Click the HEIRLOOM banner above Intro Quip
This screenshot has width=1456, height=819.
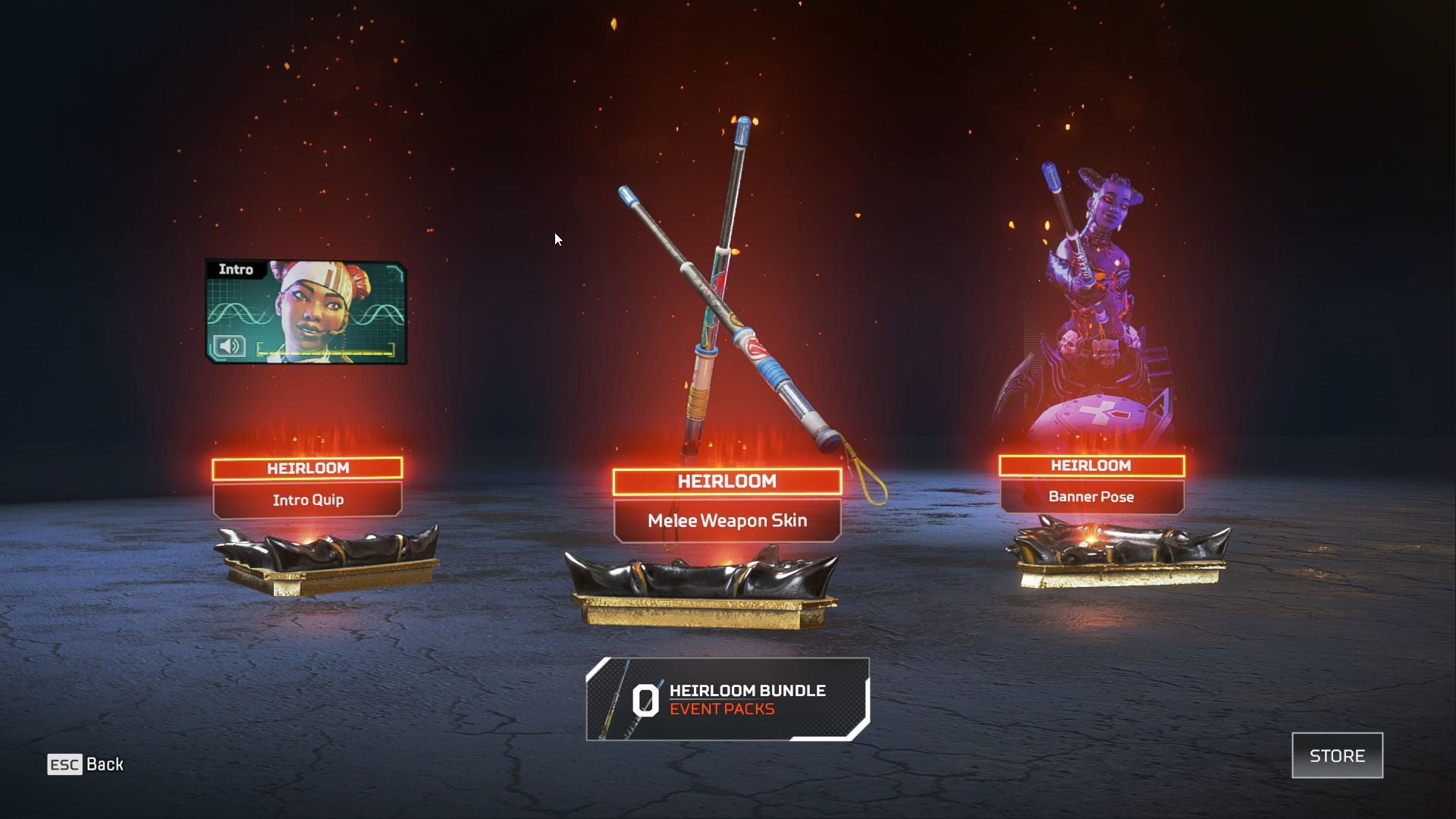[308, 468]
